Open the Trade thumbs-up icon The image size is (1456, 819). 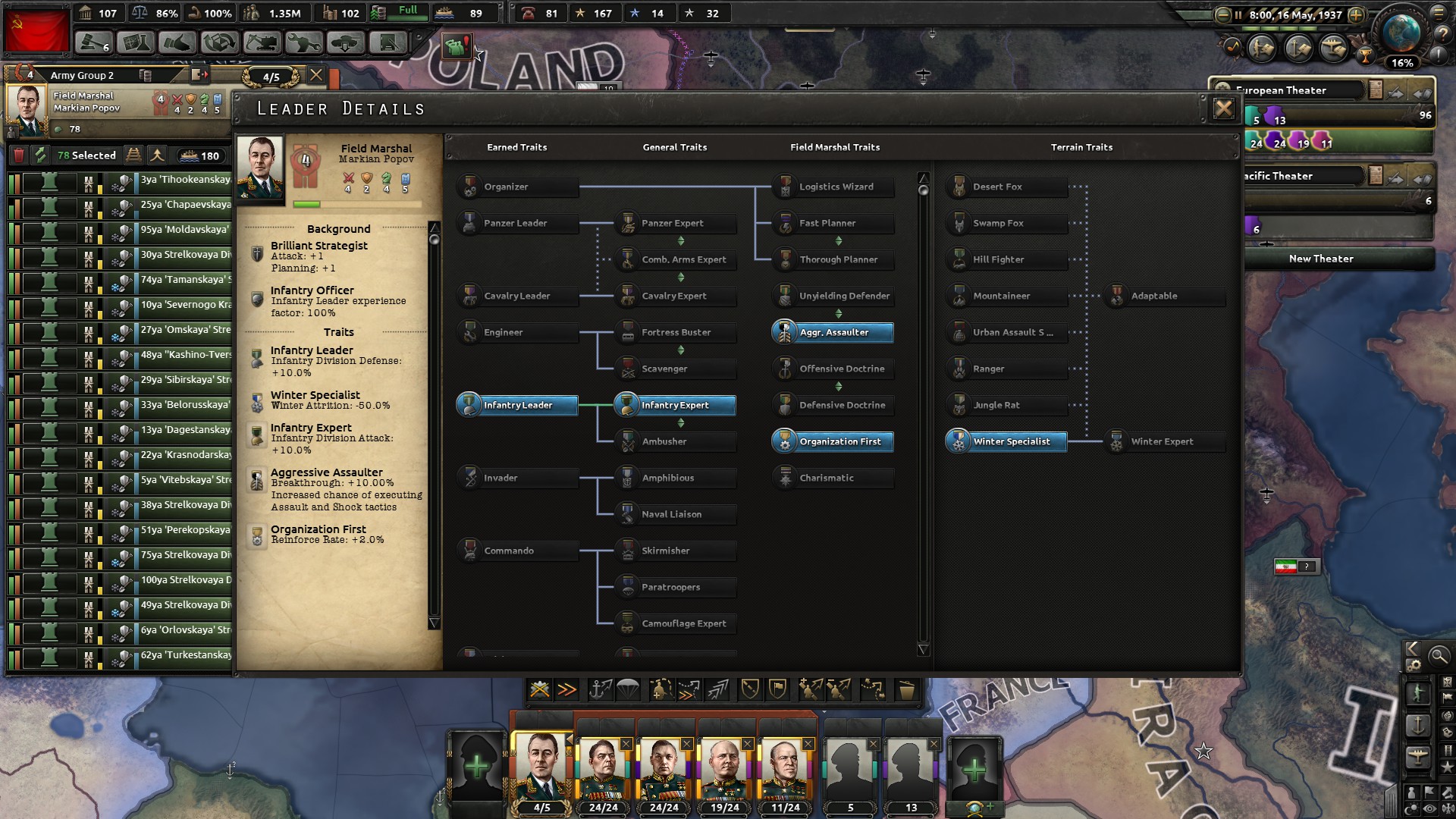click(176, 43)
